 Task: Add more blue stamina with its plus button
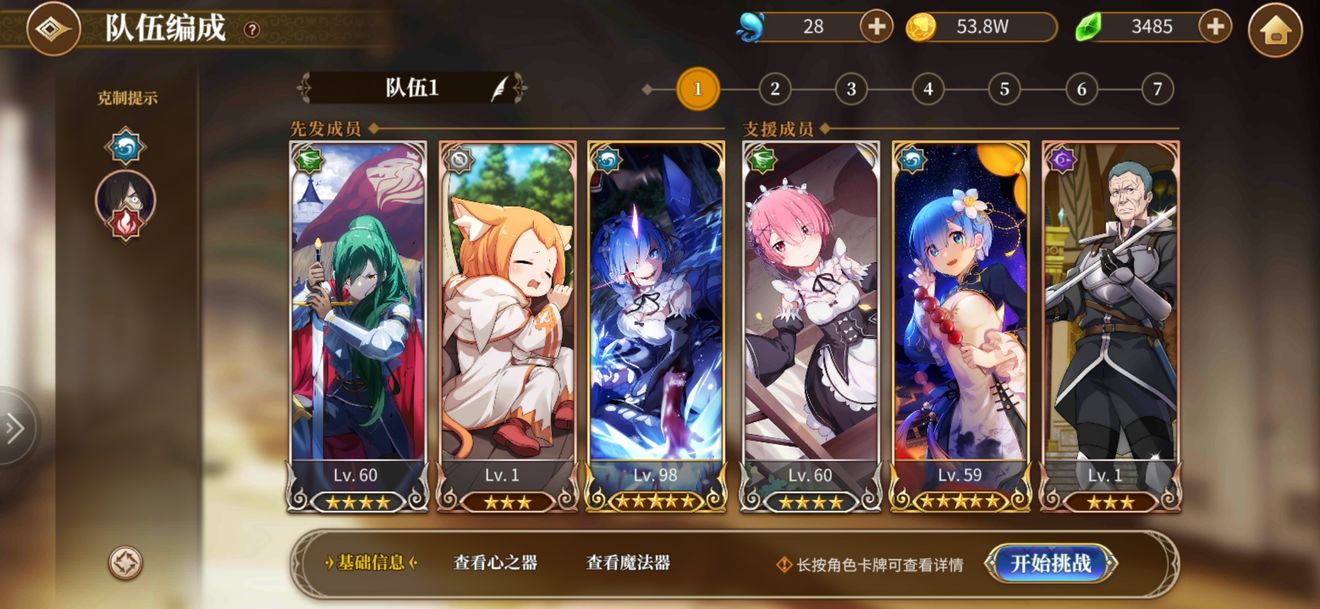(876, 27)
